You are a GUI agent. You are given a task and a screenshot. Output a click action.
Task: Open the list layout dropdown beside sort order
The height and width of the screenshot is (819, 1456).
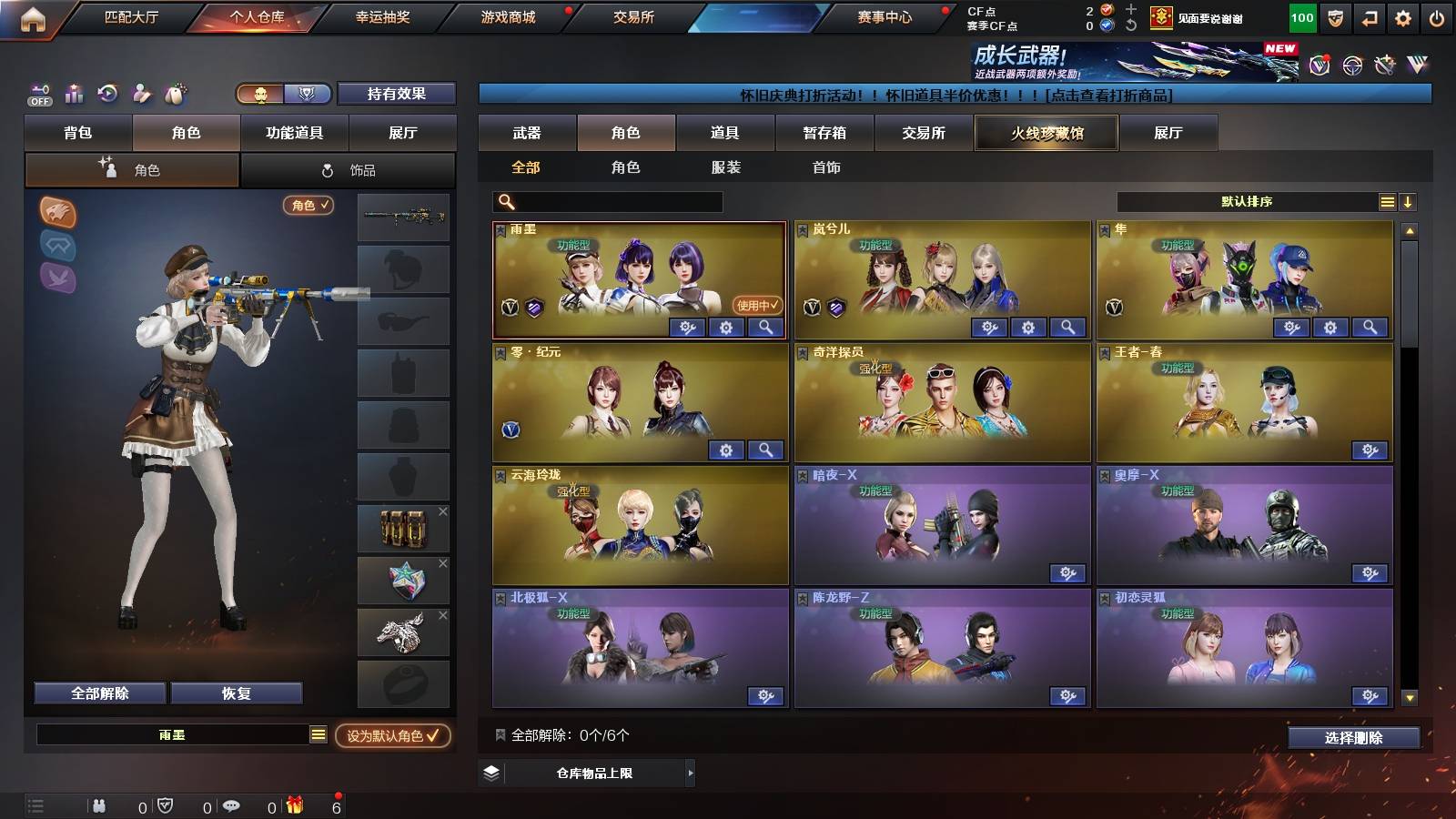[x=1387, y=202]
